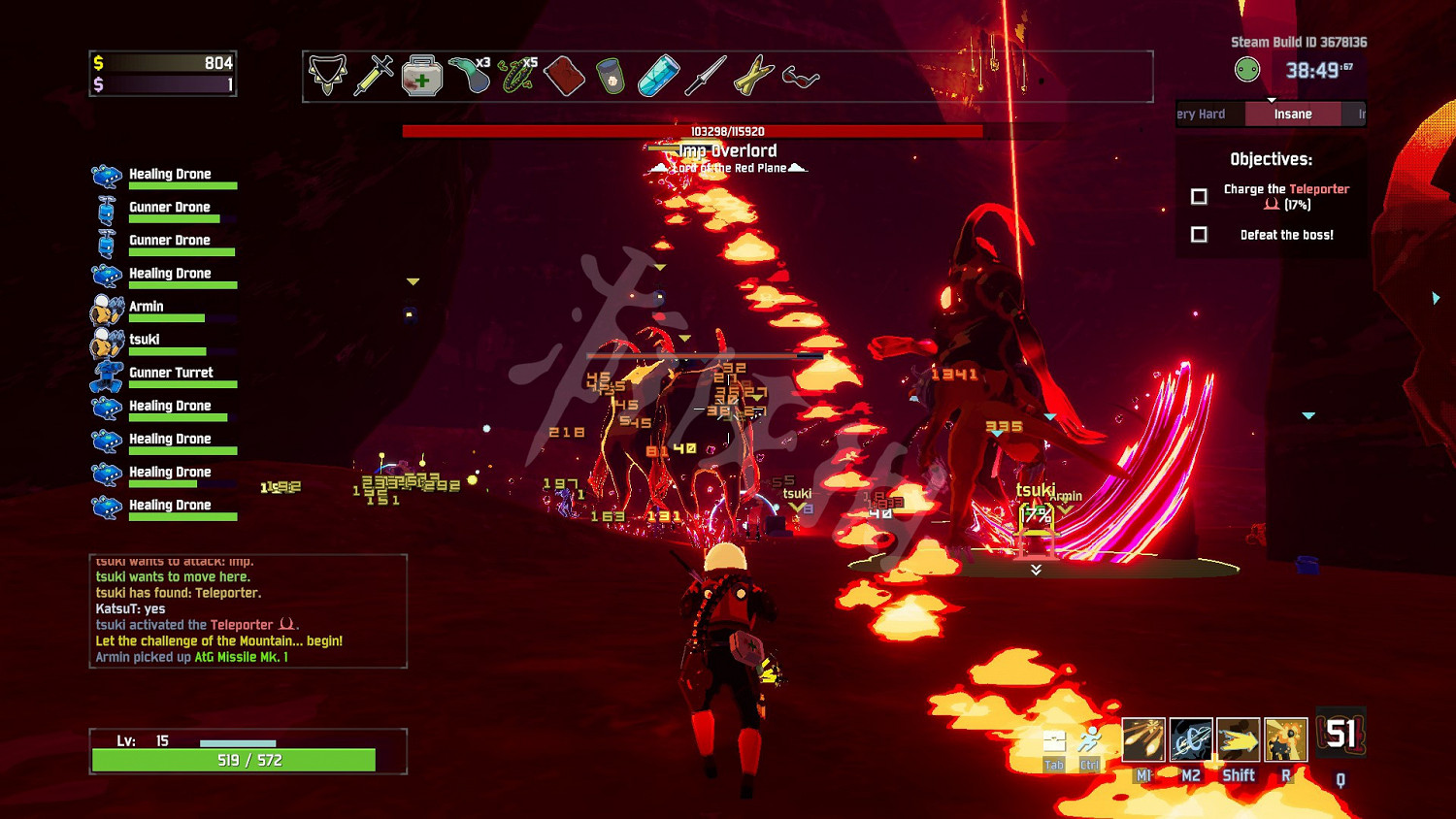Click the equipment slot showing 51 cooldown
Image resolution: width=1456 pixels, height=819 pixels.
point(1341,734)
